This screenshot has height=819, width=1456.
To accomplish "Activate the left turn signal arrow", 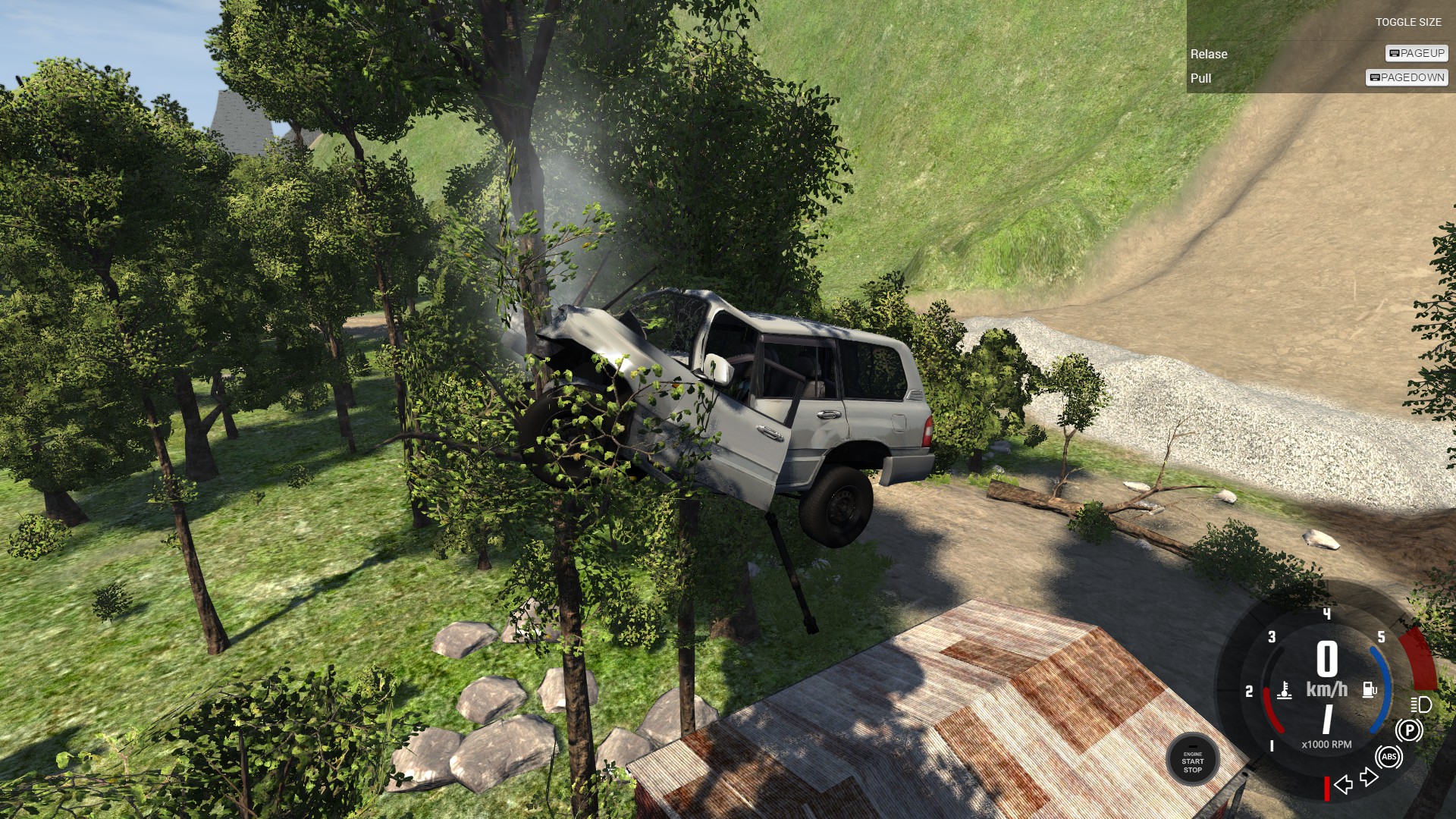I will 1344,785.
